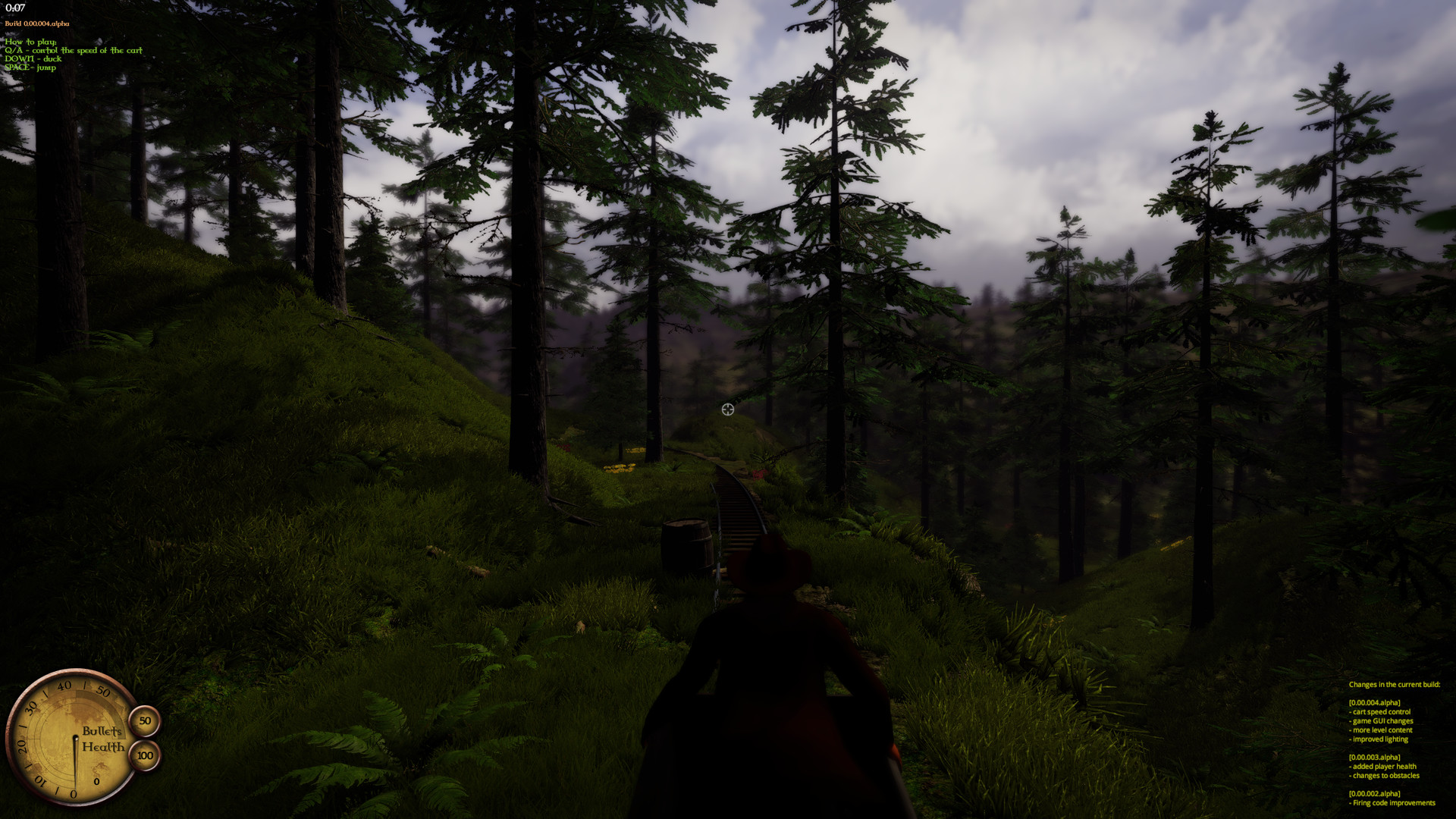Image resolution: width=1456 pixels, height=819 pixels.
Task: Select the Bullets counter showing 50
Action: point(143,721)
